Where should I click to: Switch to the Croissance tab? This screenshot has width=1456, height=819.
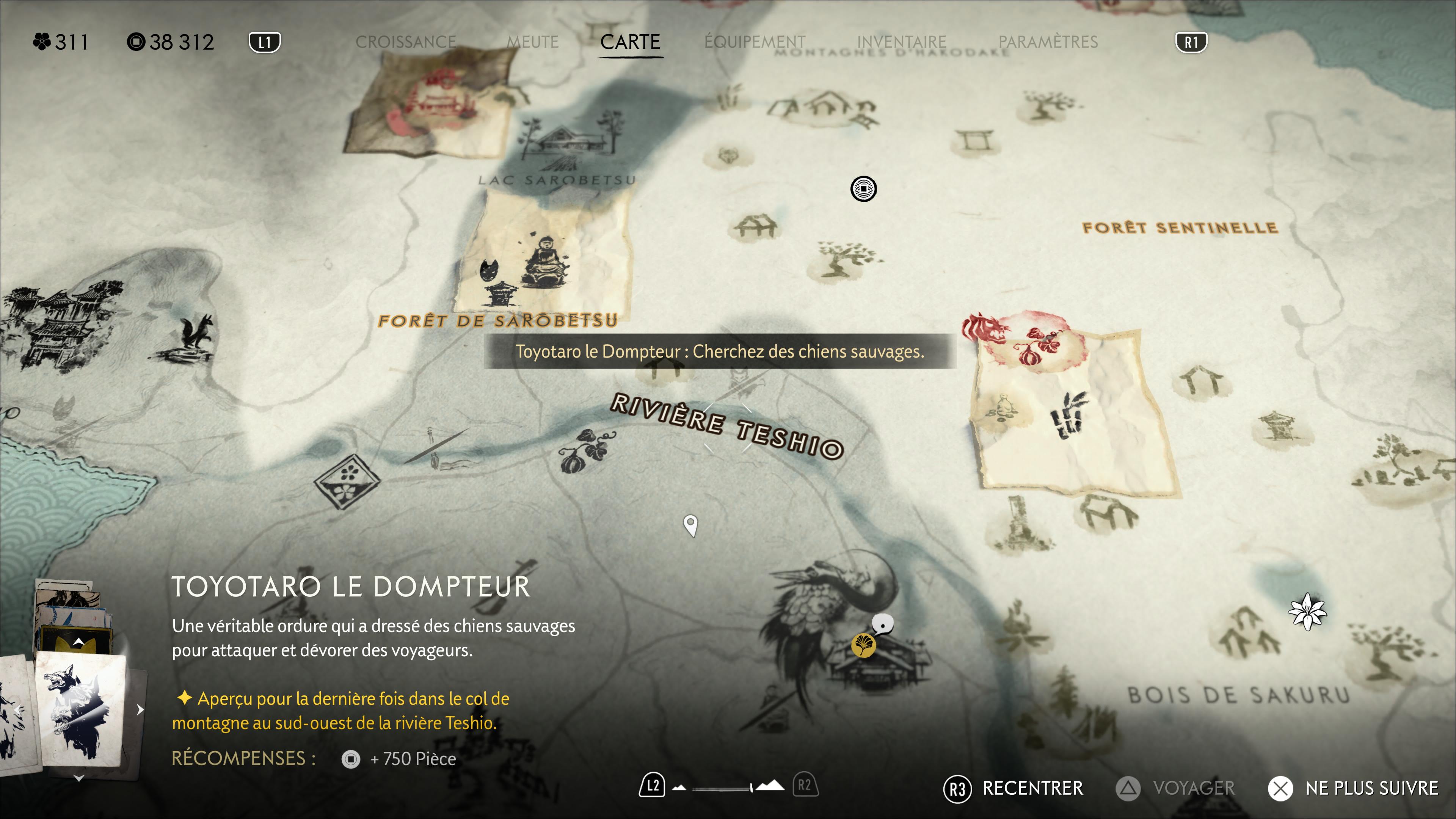coord(405,42)
